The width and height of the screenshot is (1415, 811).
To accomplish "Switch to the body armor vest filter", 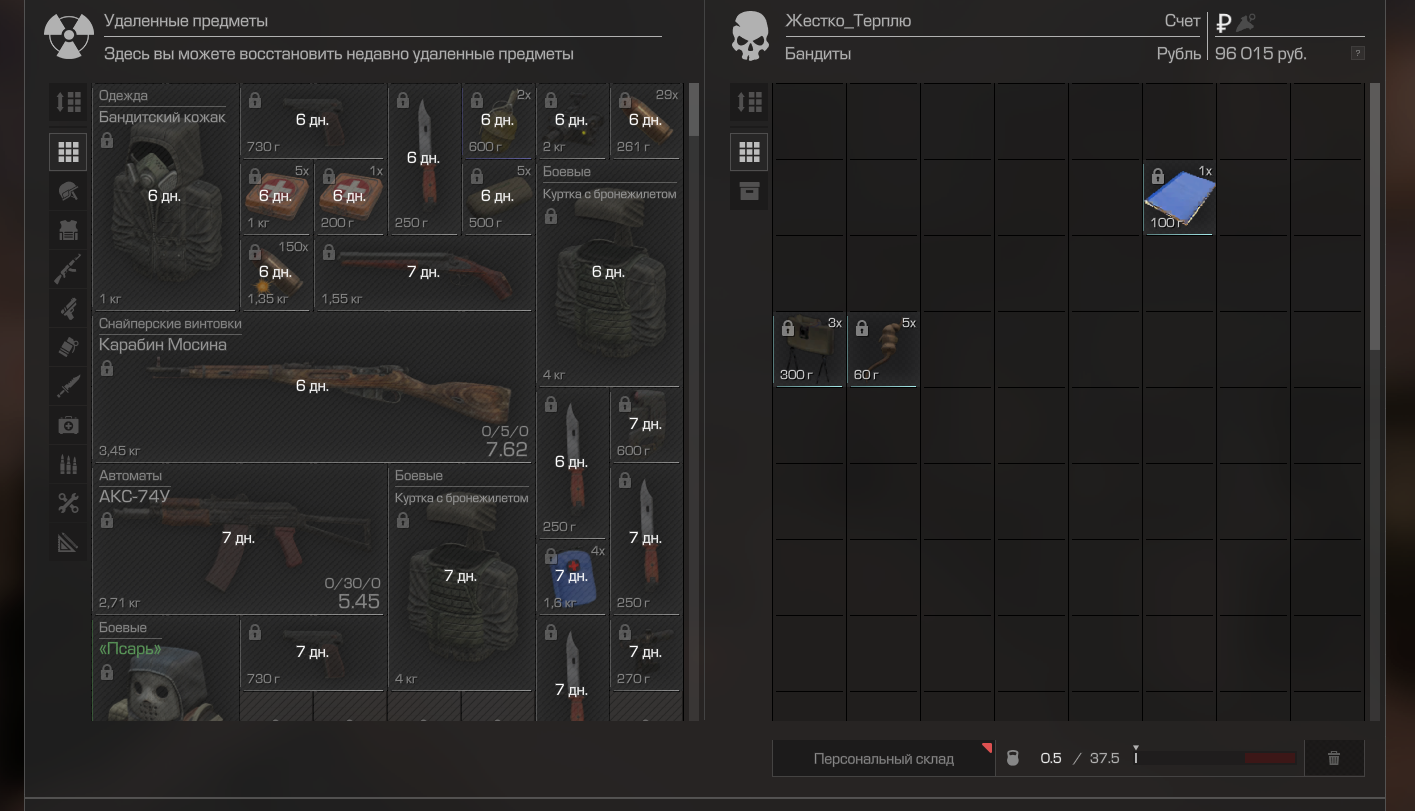I will (x=68, y=230).
